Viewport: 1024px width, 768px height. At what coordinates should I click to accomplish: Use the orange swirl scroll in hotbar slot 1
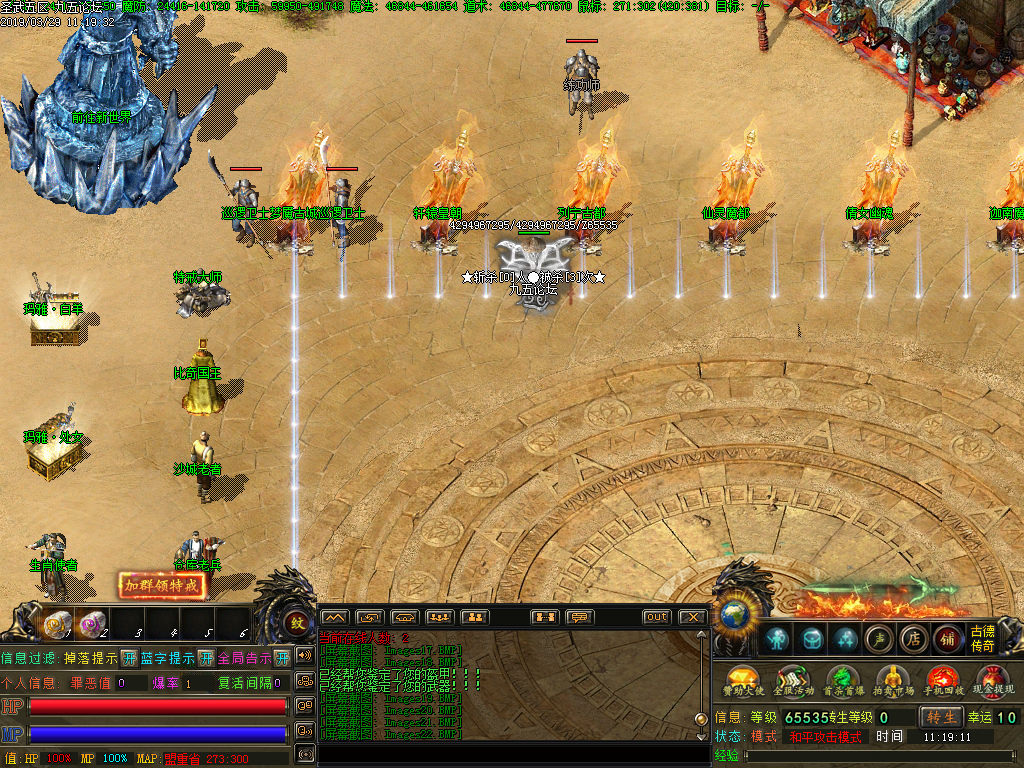pos(58,624)
